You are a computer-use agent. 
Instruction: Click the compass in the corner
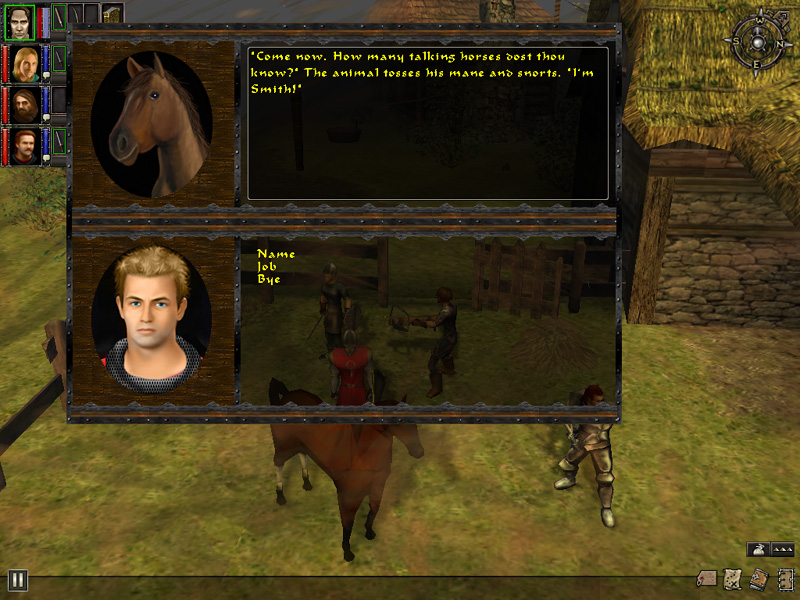(756, 42)
